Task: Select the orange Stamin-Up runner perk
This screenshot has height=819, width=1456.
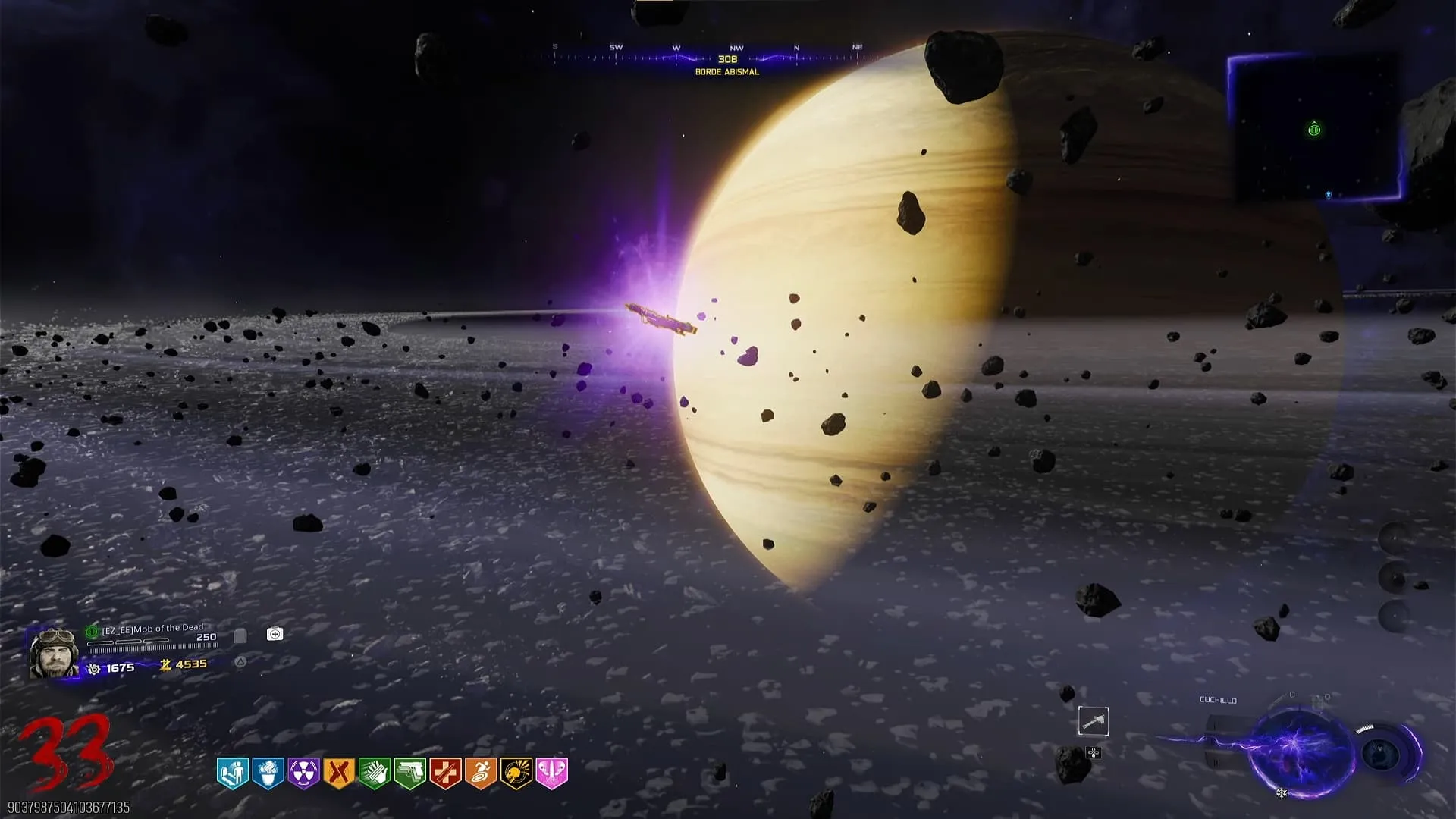Action: pos(481,773)
